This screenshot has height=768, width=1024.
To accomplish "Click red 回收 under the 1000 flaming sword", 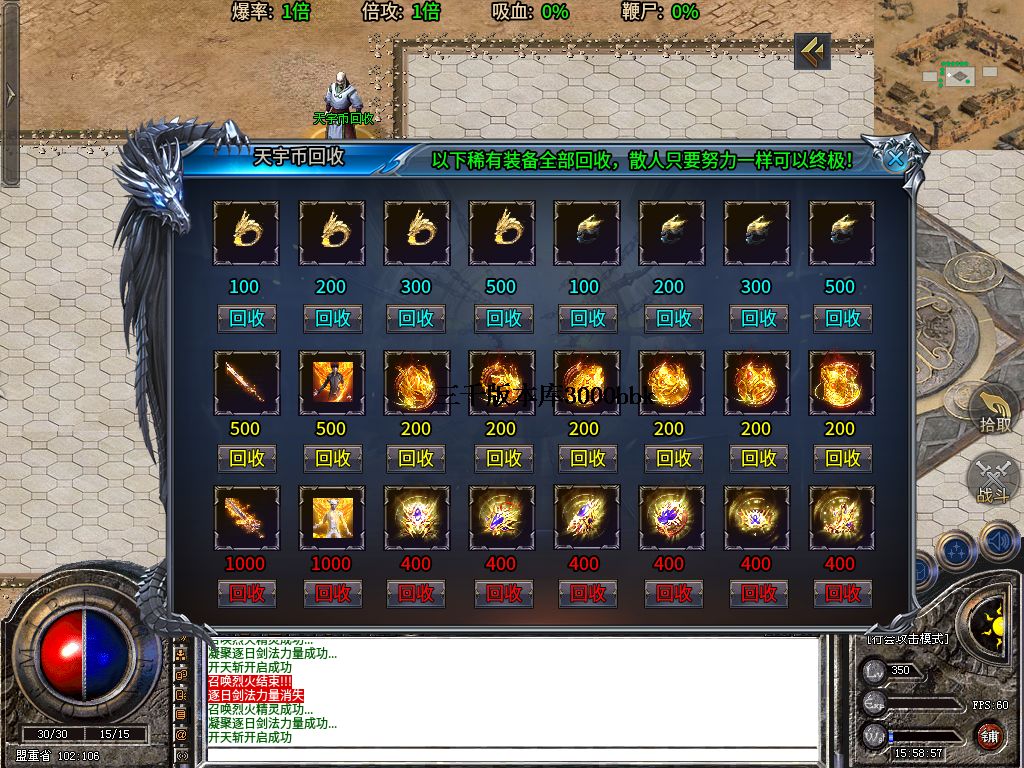I will (246, 593).
